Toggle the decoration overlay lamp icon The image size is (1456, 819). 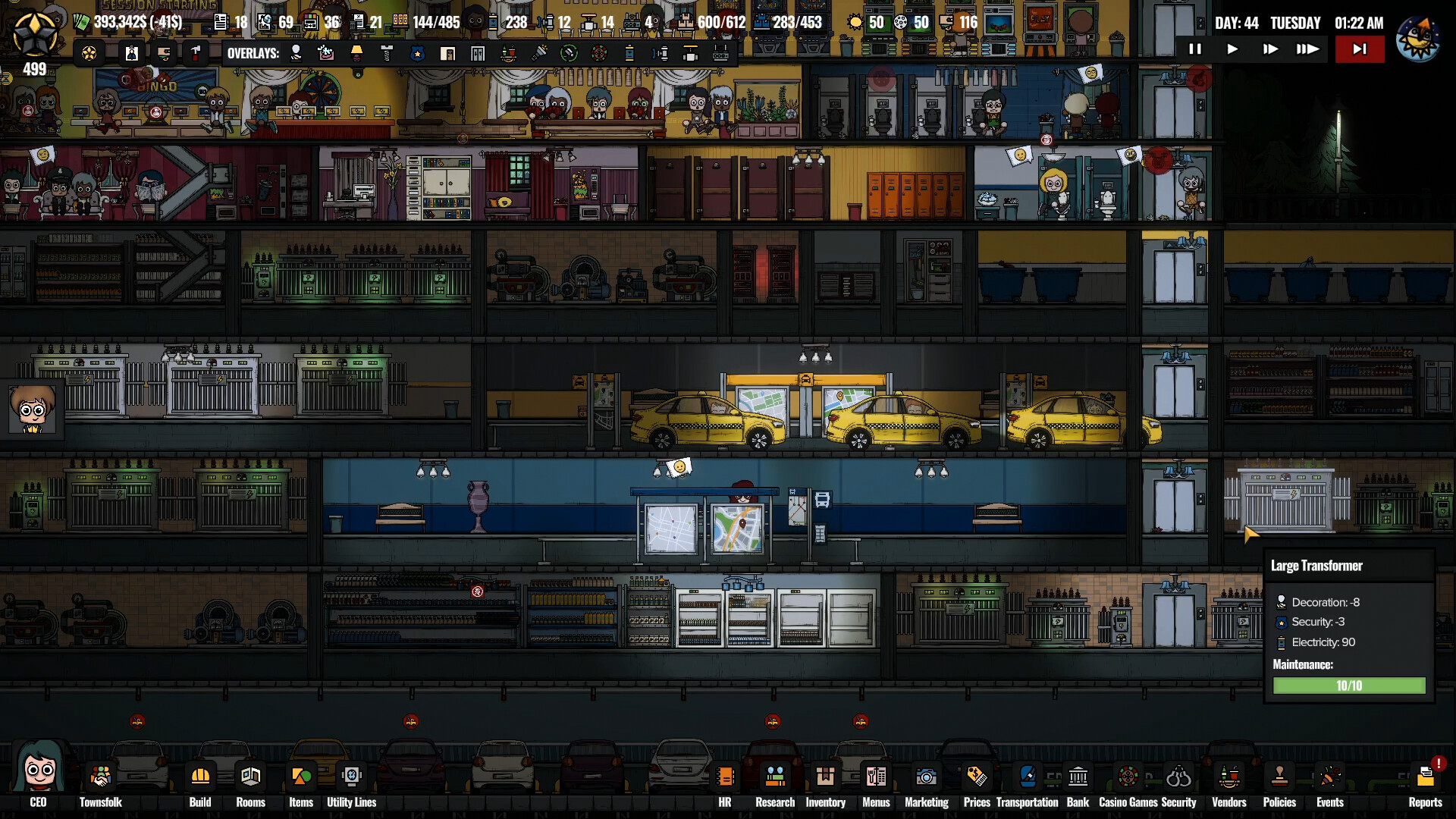point(356,53)
